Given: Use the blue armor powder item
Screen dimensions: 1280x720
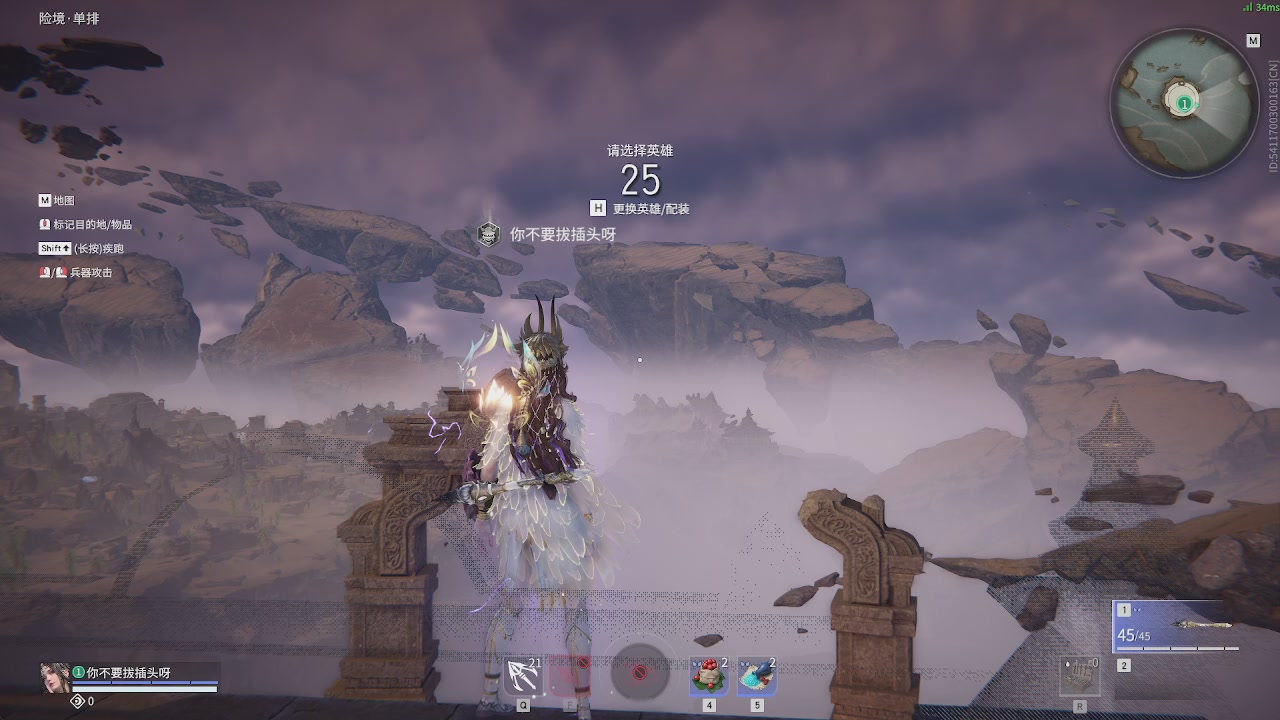Looking at the screenshot, I should tap(756, 677).
